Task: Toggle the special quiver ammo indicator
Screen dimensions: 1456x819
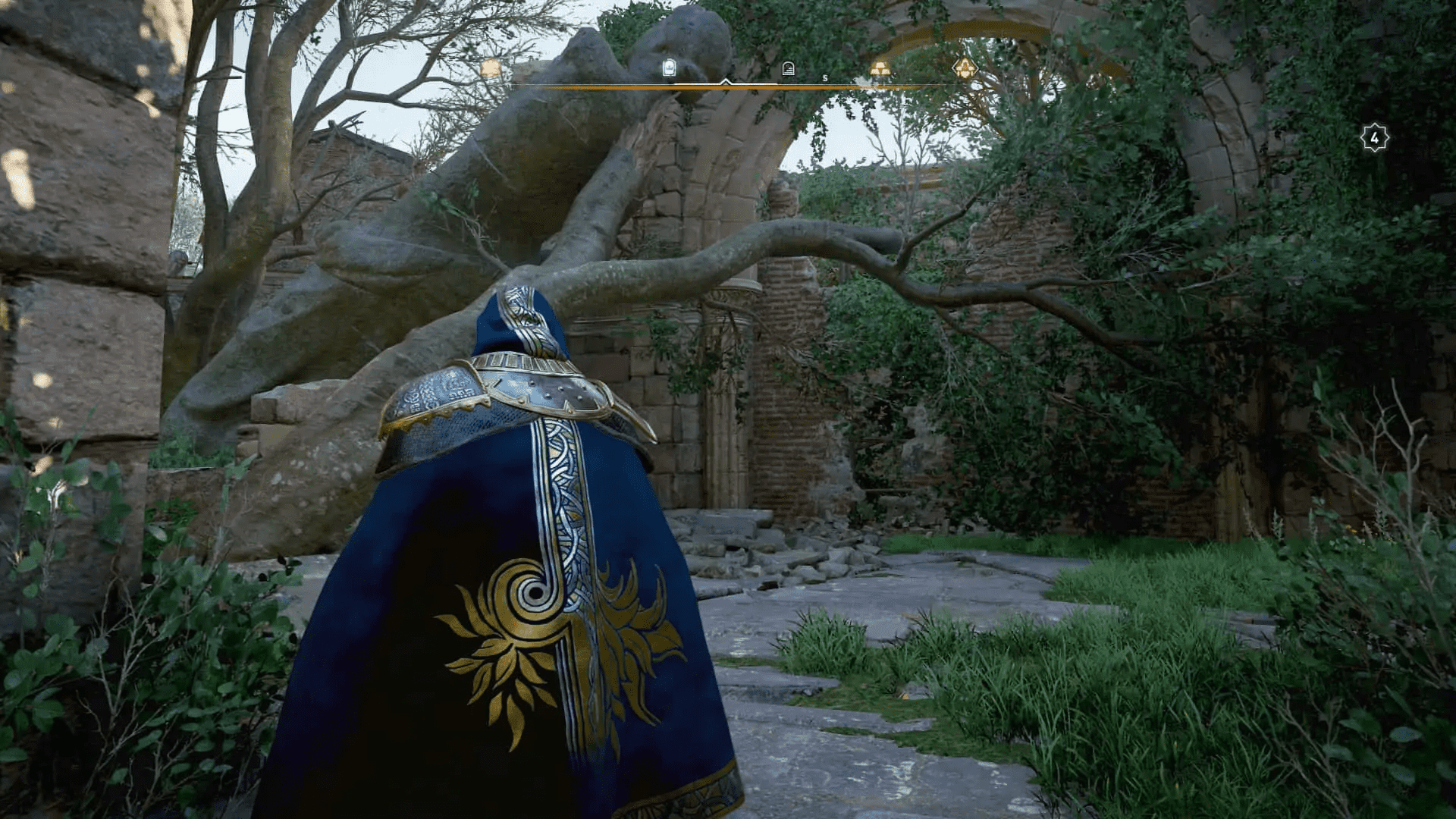Action: click(789, 70)
